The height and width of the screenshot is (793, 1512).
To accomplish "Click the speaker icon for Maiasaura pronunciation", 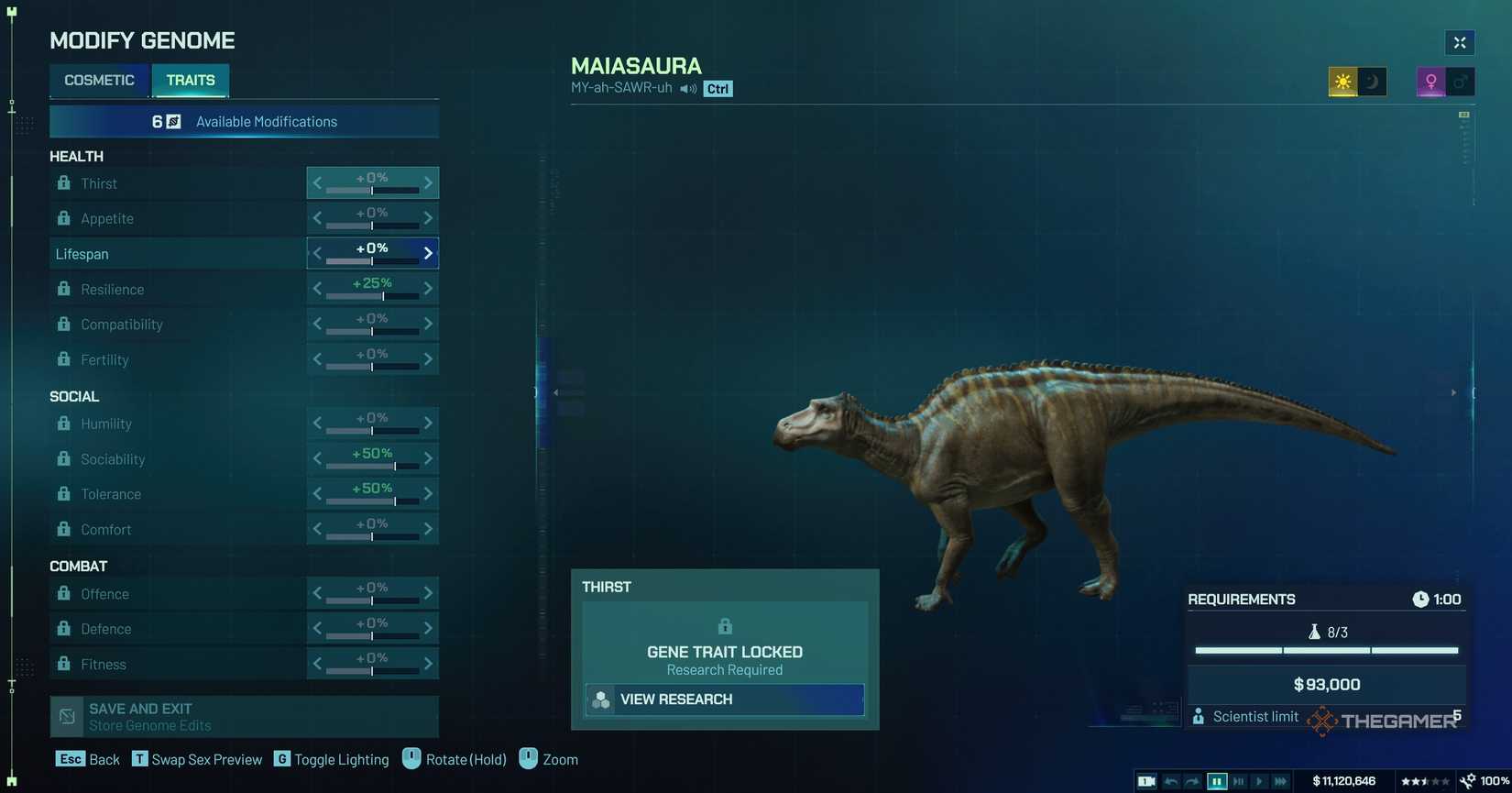I will tap(688, 89).
